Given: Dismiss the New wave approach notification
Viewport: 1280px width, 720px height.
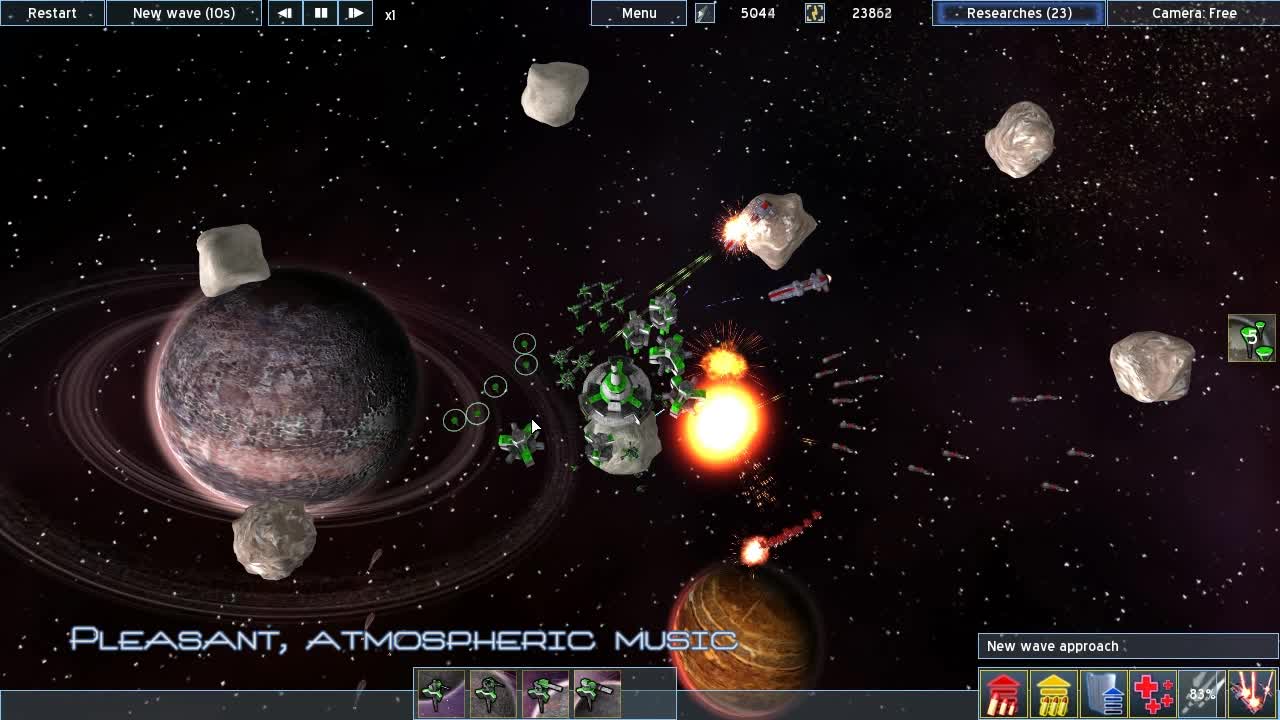Looking at the screenshot, I should [x=1126, y=647].
